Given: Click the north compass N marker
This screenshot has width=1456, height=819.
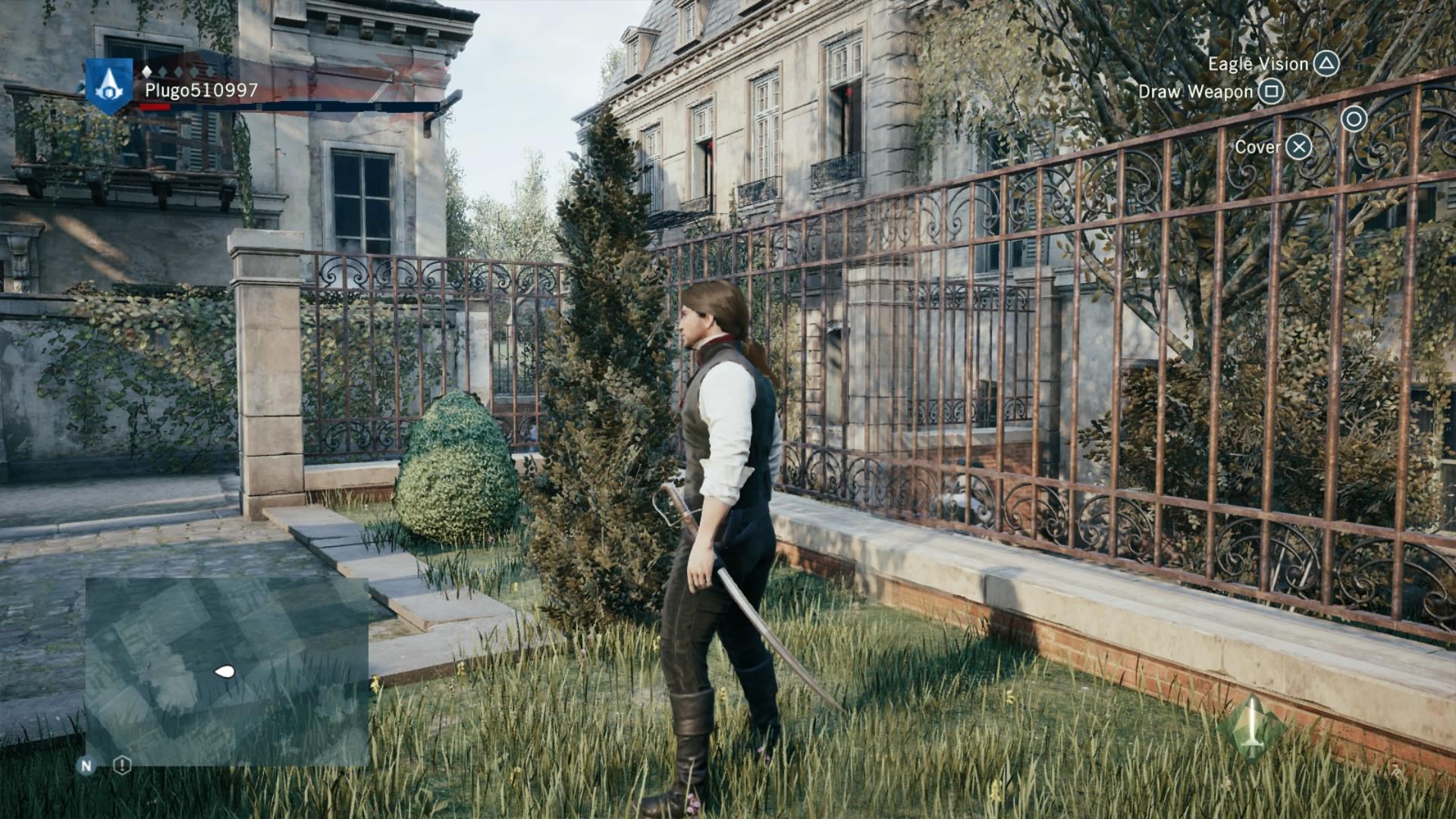Looking at the screenshot, I should click(x=86, y=766).
